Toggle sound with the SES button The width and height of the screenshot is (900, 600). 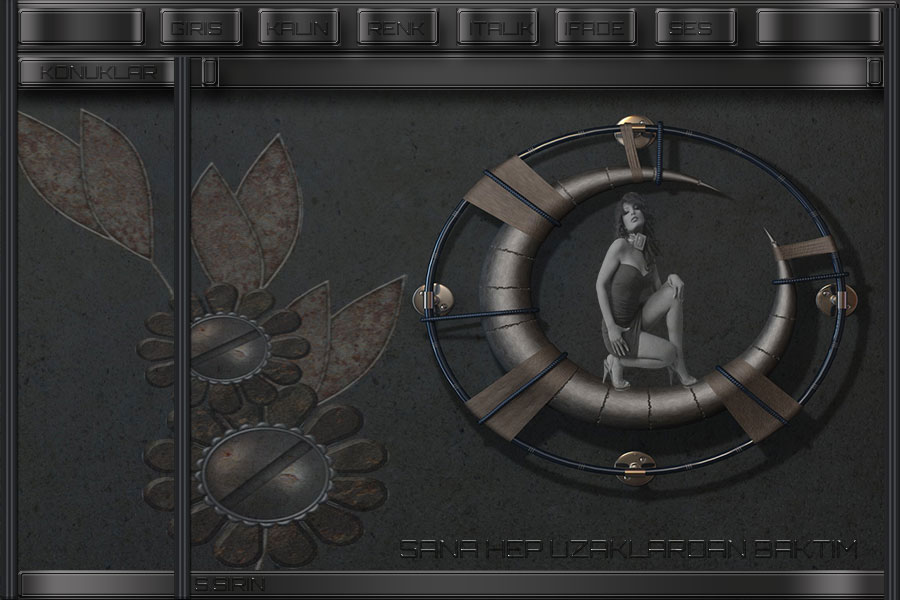pyautogui.click(x=692, y=28)
